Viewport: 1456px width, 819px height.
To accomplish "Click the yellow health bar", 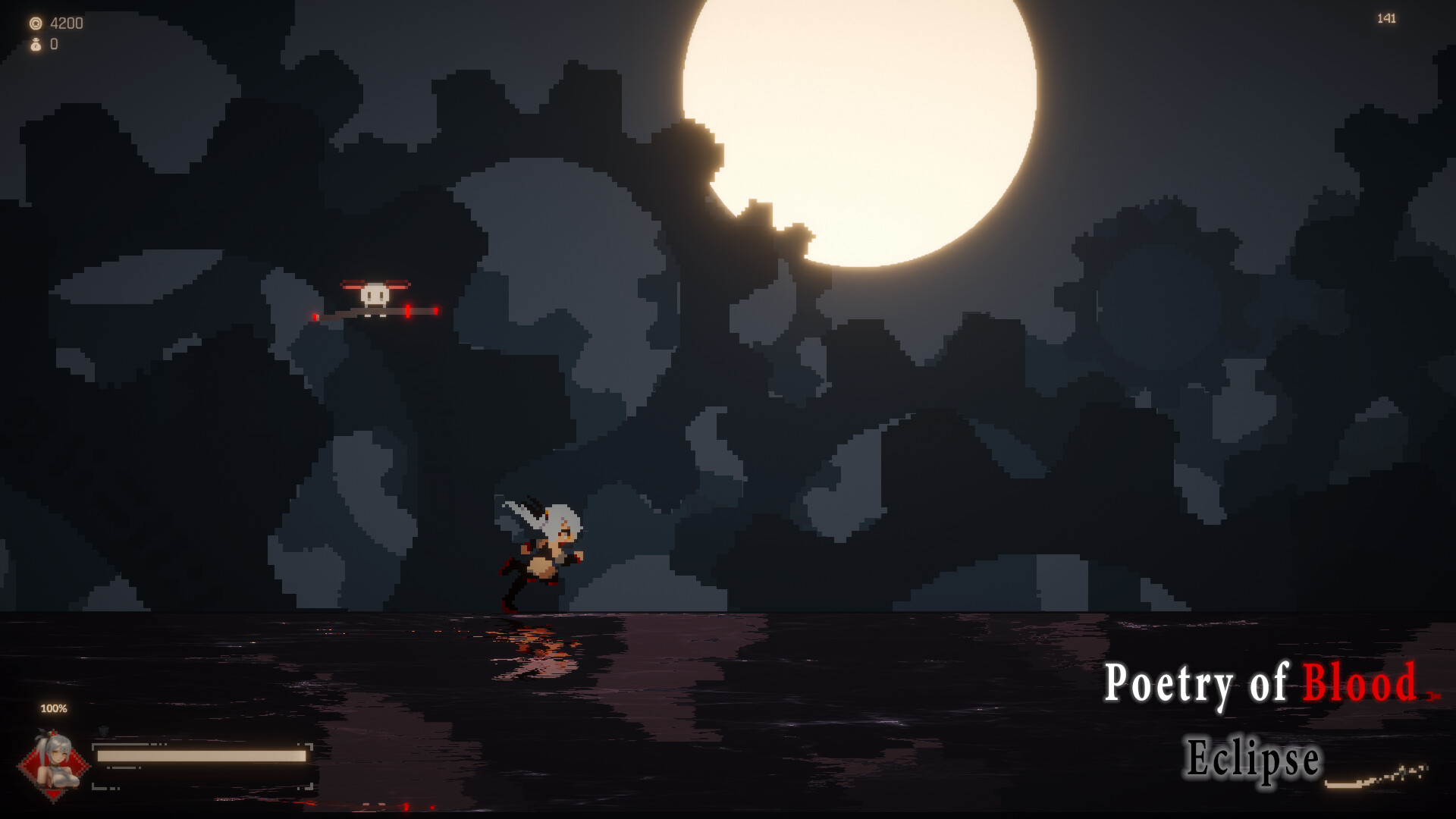I will tap(201, 755).
